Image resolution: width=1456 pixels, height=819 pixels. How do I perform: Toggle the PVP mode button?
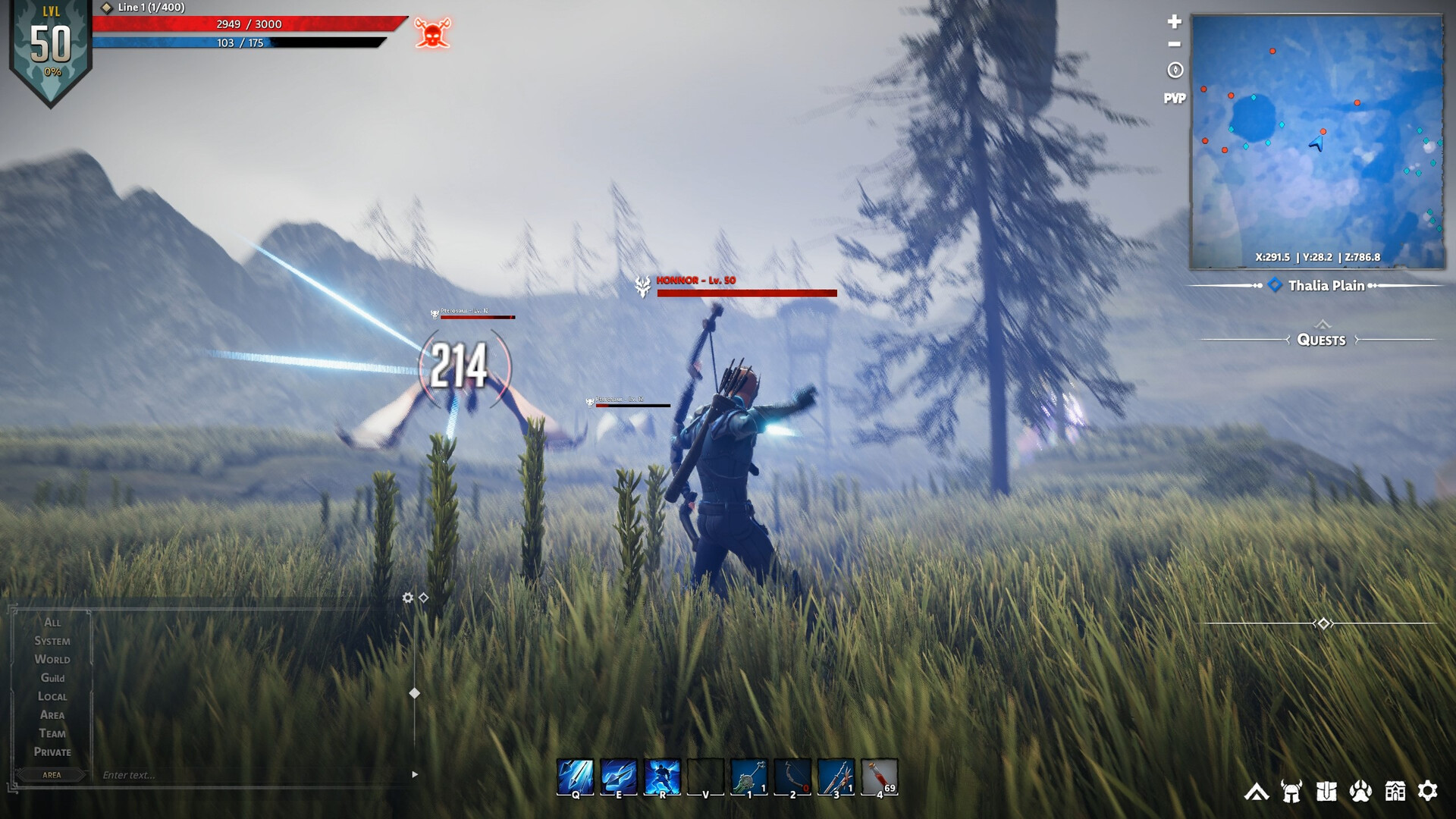[x=1175, y=99]
